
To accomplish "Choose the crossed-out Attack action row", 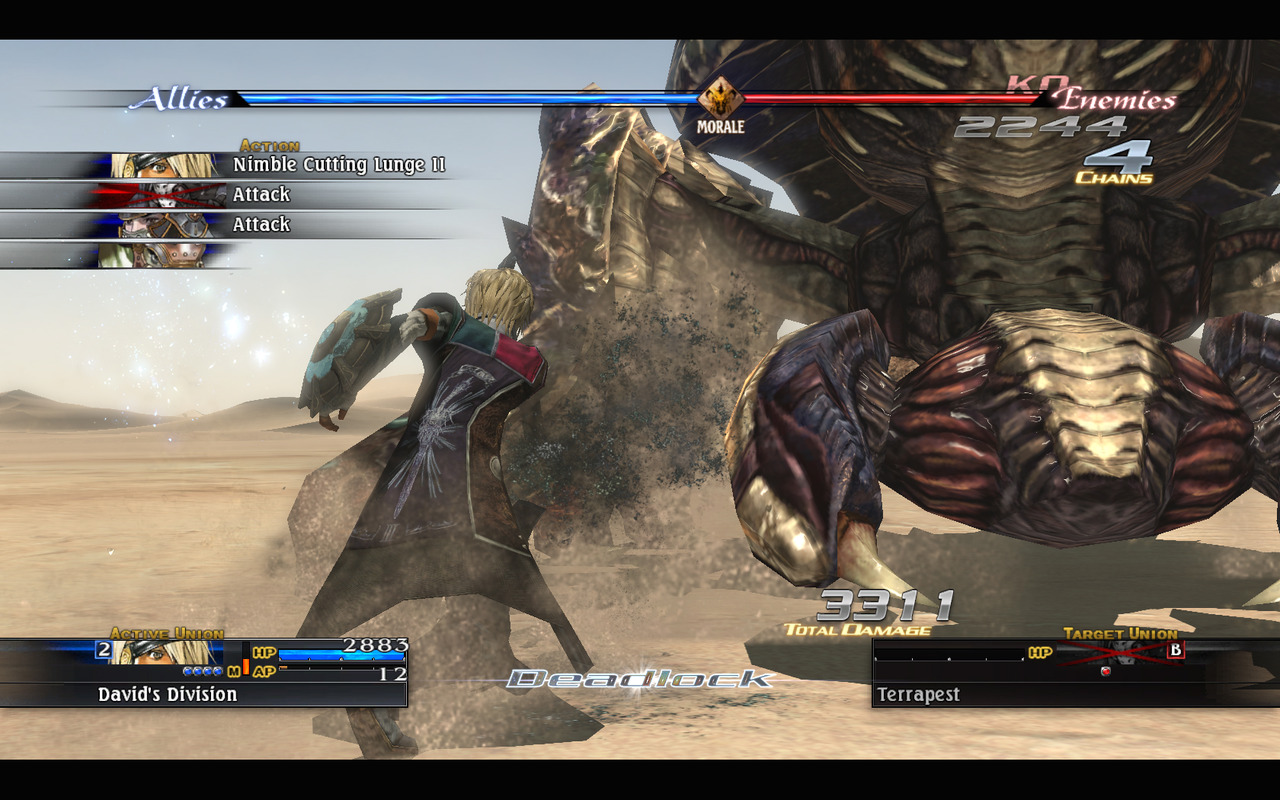I will click(261, 195).
